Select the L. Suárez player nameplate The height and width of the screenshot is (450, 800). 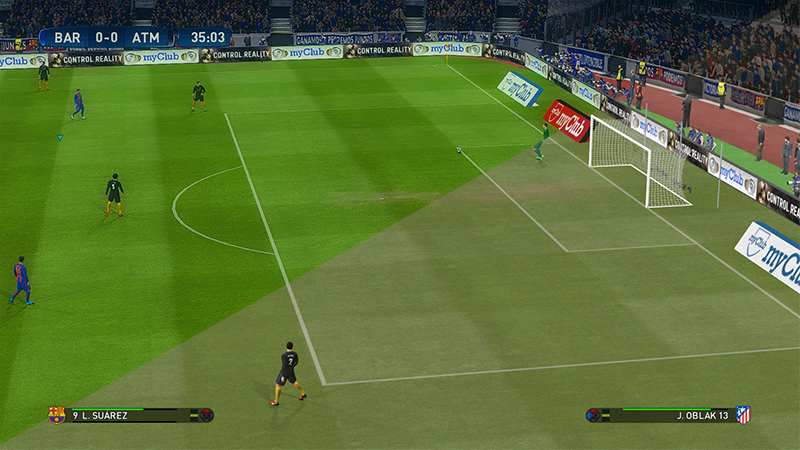[x=105, y=416]
